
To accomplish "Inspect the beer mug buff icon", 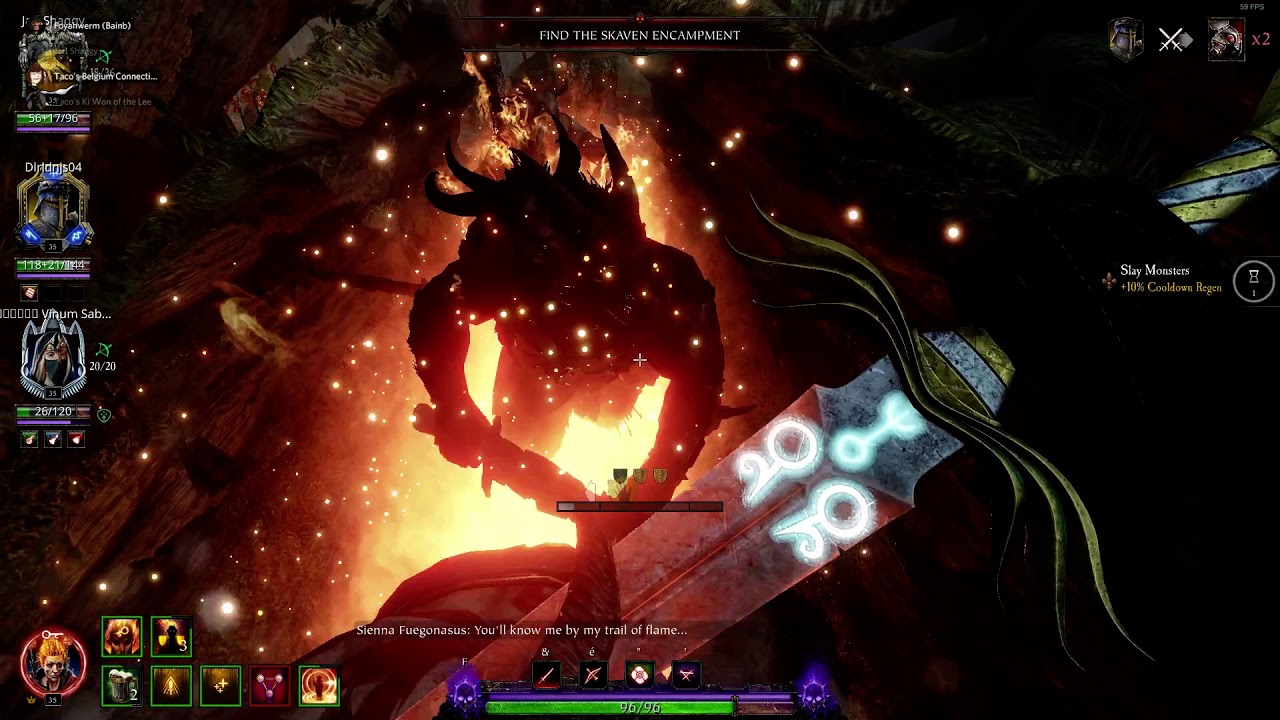I will pyautogui.click(x=122, y=686).
